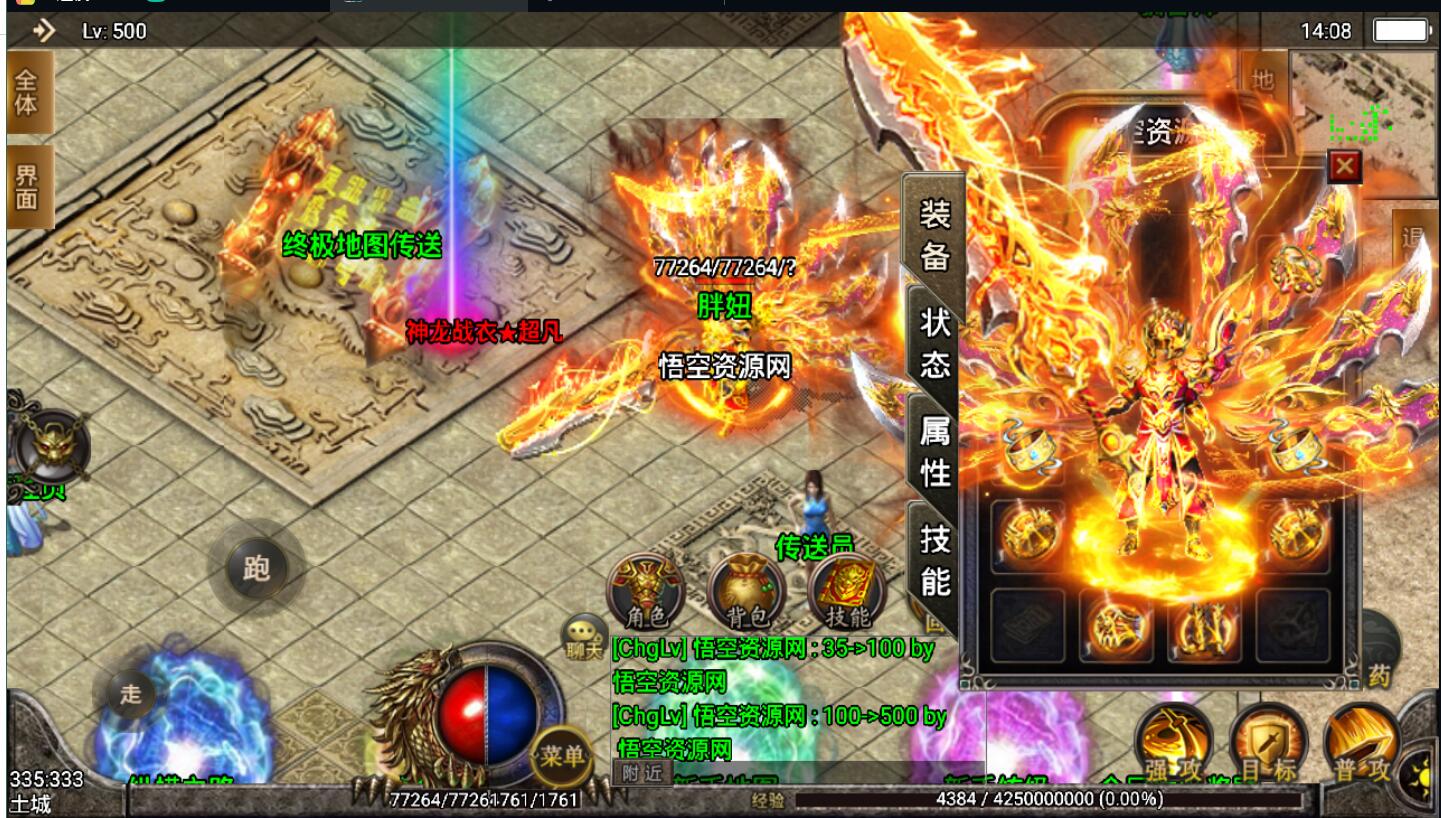Screen dimensions: 1441x818
Task: Toggle the 跑 run mode button
Action: tap(256, 568)
